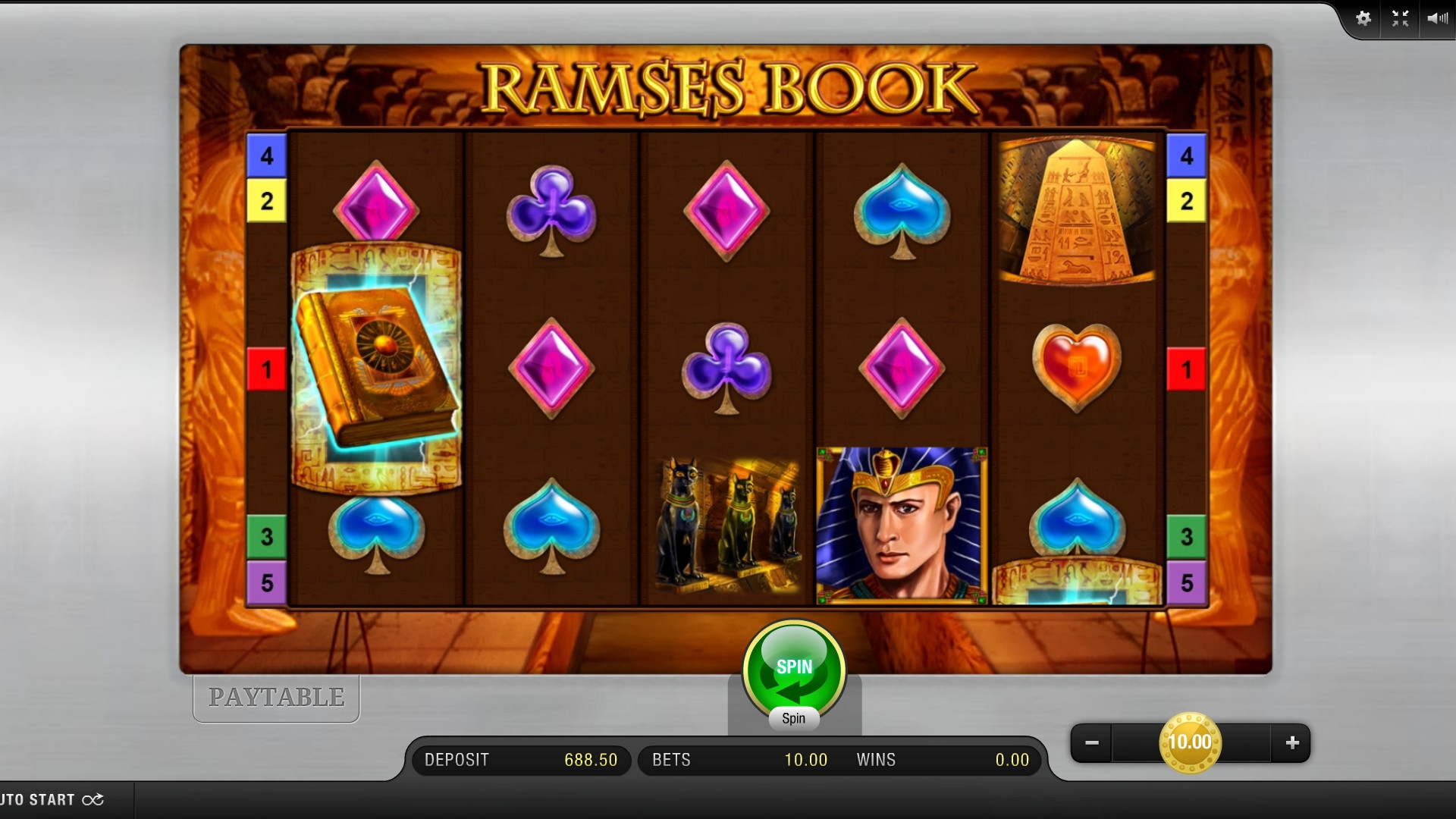This screenshot has width=1456, height=819.
Task: Open the PAYTABLE
Action: [x=276, y=698]
